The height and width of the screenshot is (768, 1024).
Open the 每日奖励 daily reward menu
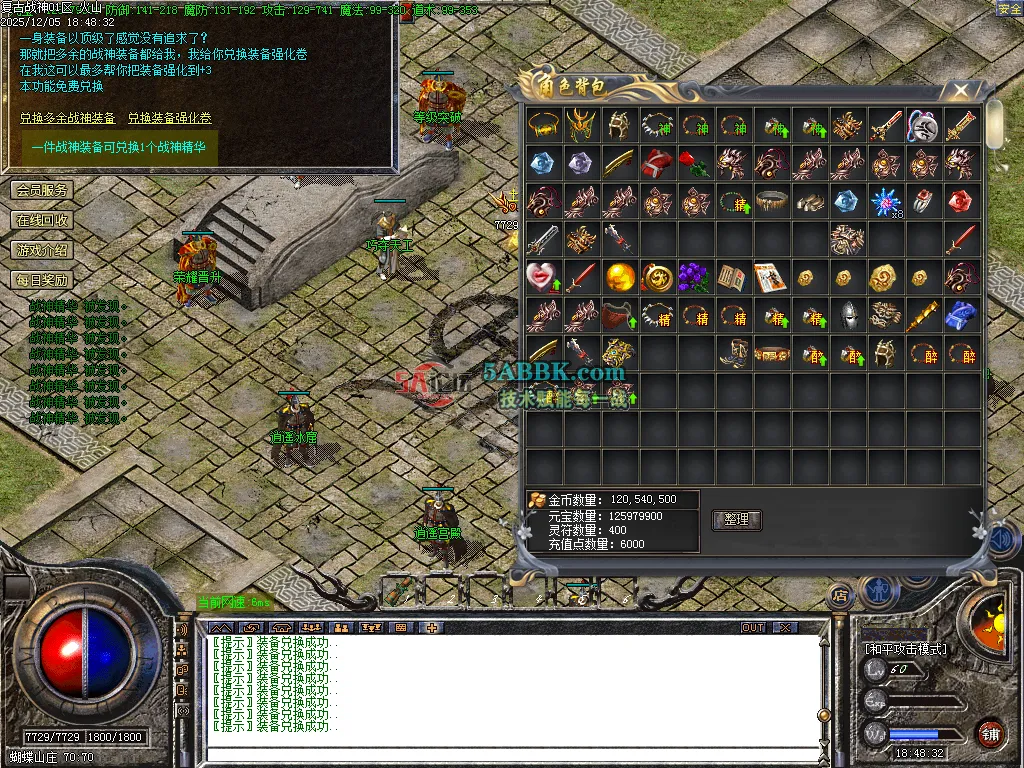pyautogui.click(x=42, y=280)
